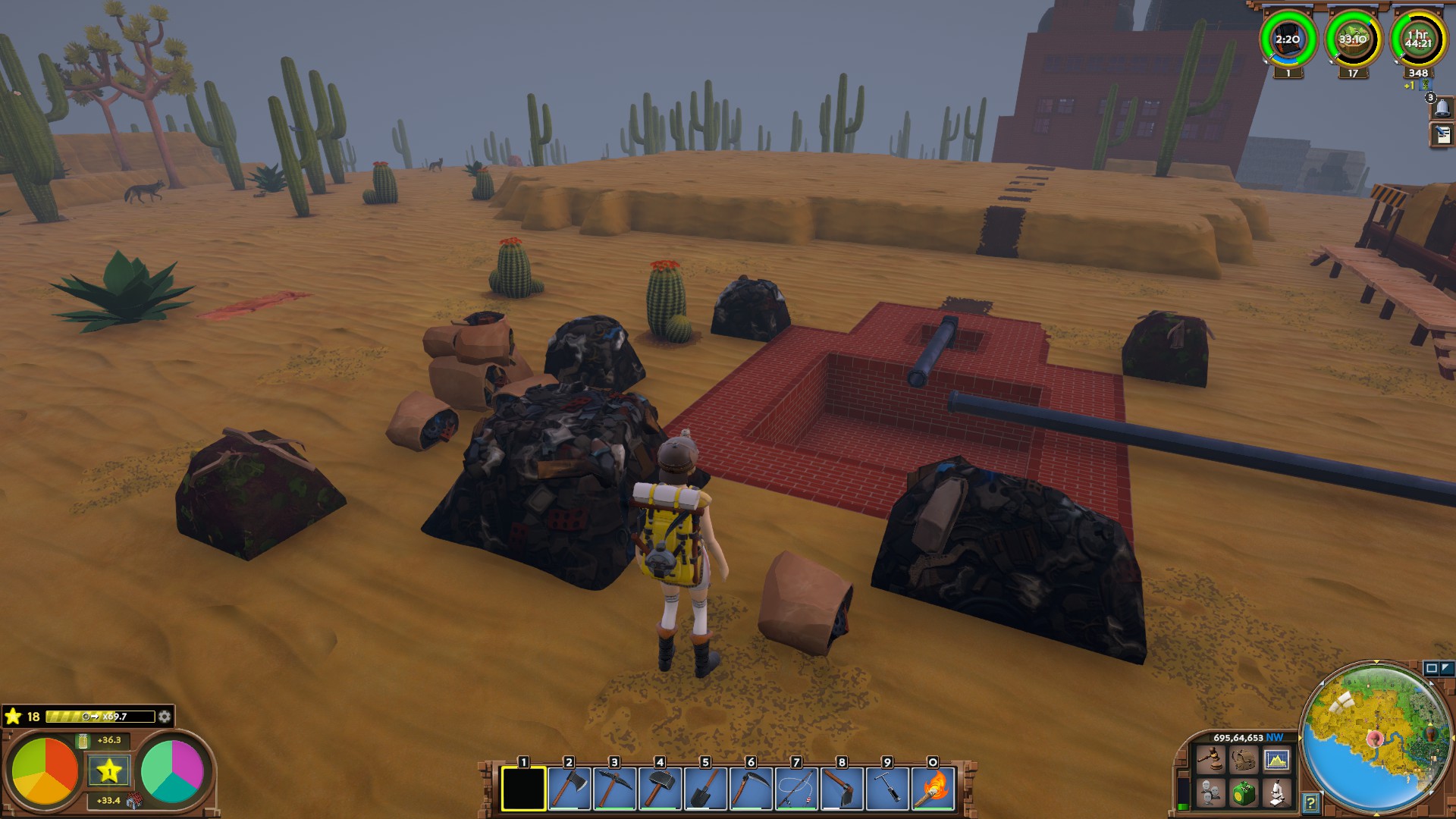This screenshot has width=1456, height=819.
Task: Open the gavel government menu
Action: click(x=1210, y=759)
